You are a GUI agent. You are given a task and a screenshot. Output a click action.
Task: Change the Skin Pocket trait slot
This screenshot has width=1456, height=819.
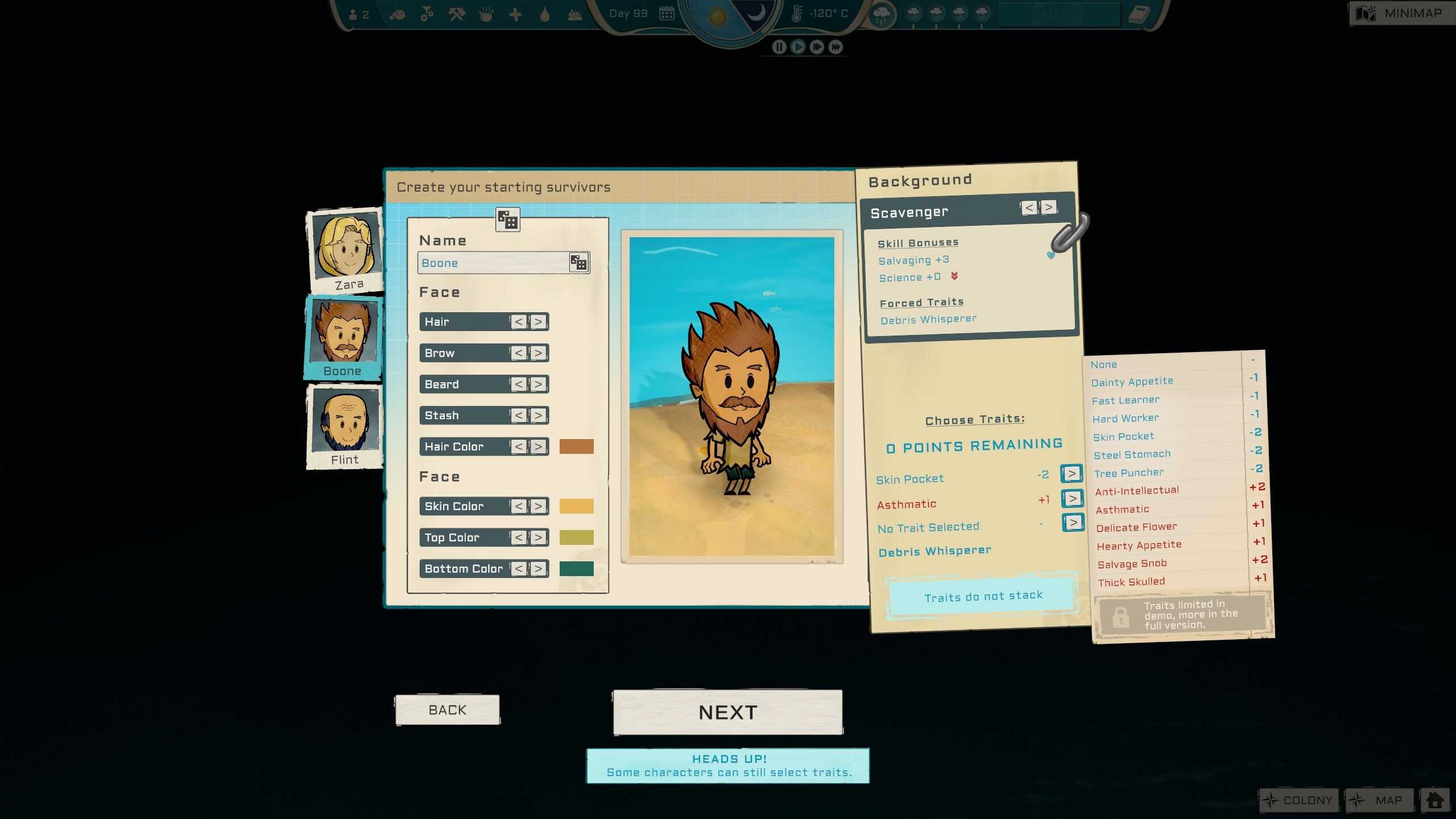1072,474
